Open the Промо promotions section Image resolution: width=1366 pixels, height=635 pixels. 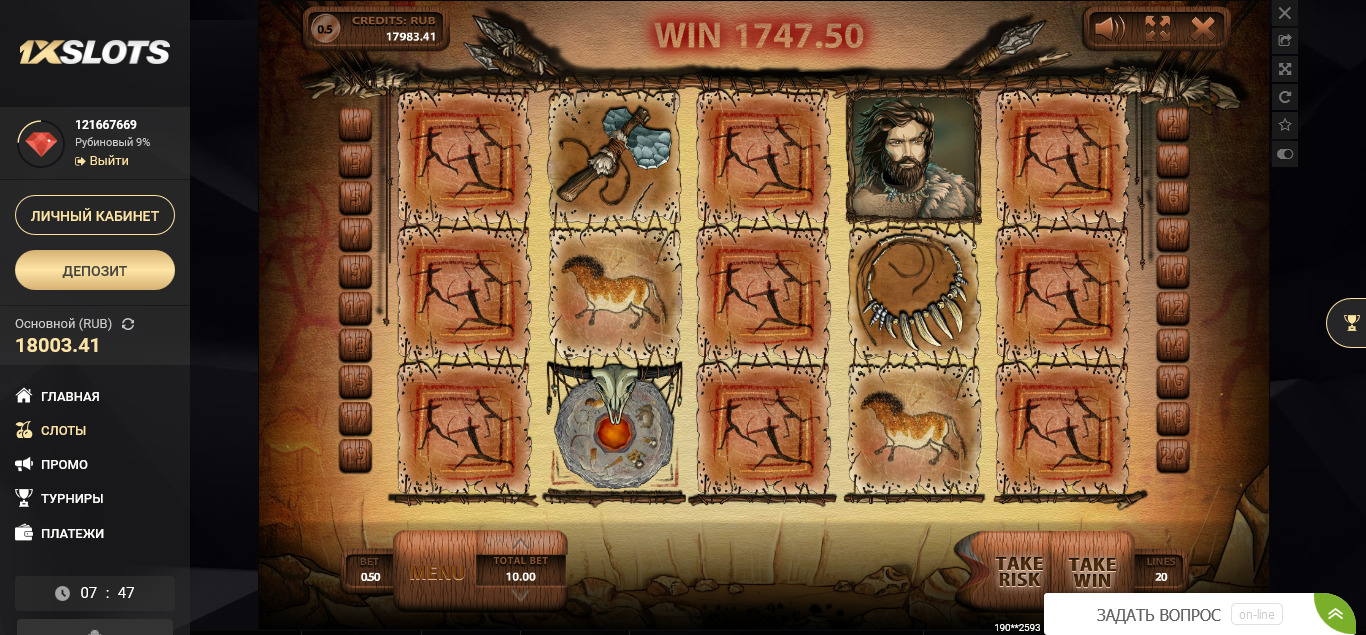coord(64,464)
